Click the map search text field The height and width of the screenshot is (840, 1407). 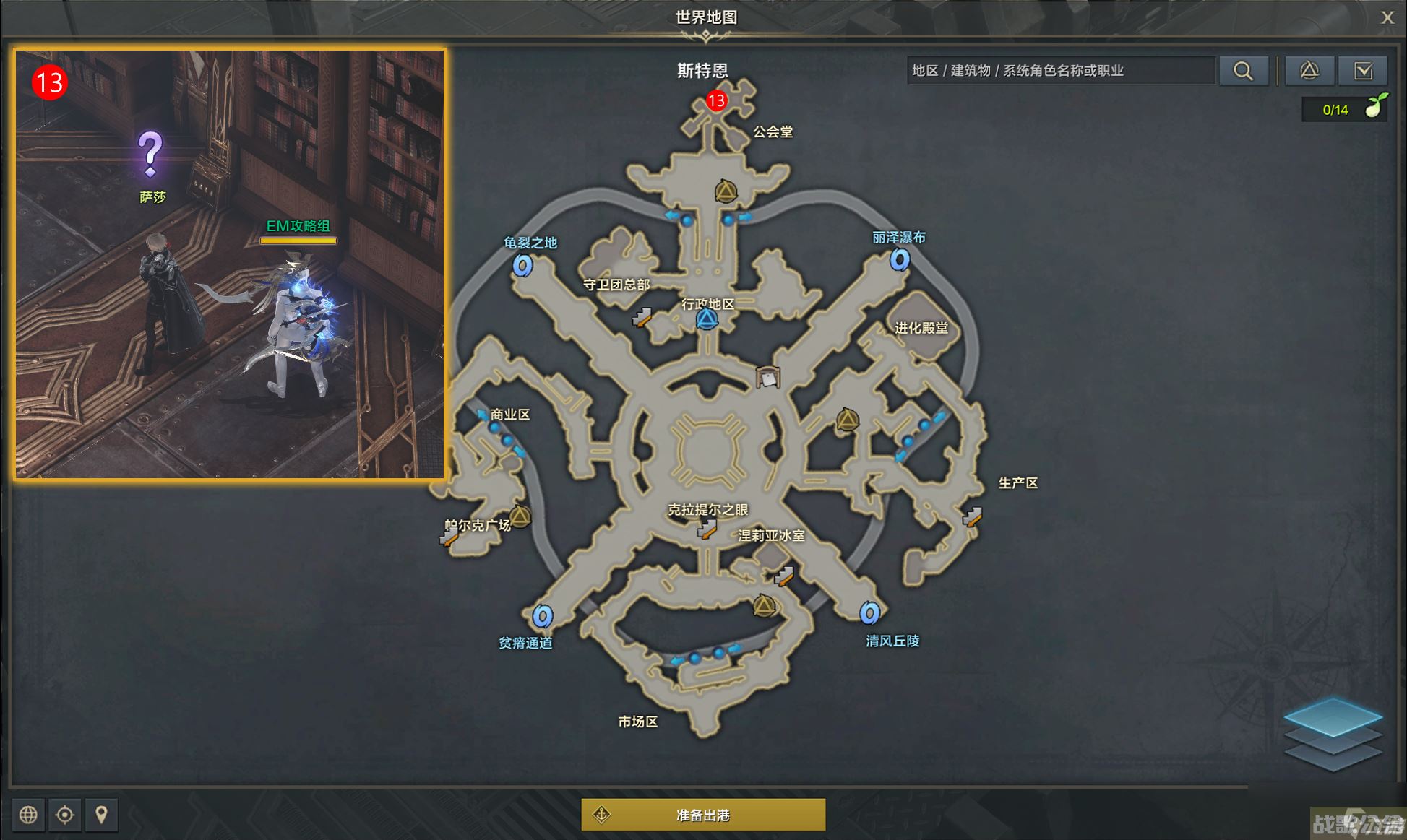tap(1059, 71)
